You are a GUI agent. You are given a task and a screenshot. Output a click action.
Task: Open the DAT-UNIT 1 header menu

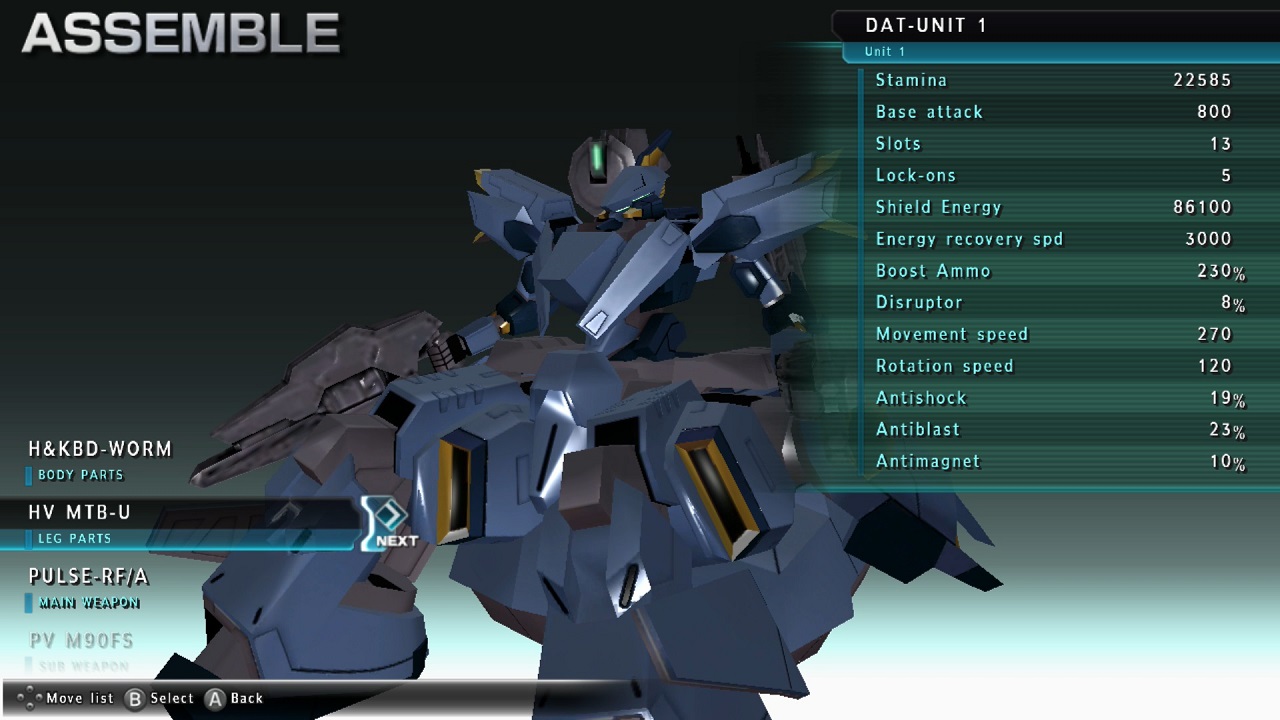pyautogui.click(x=925, y=25)
